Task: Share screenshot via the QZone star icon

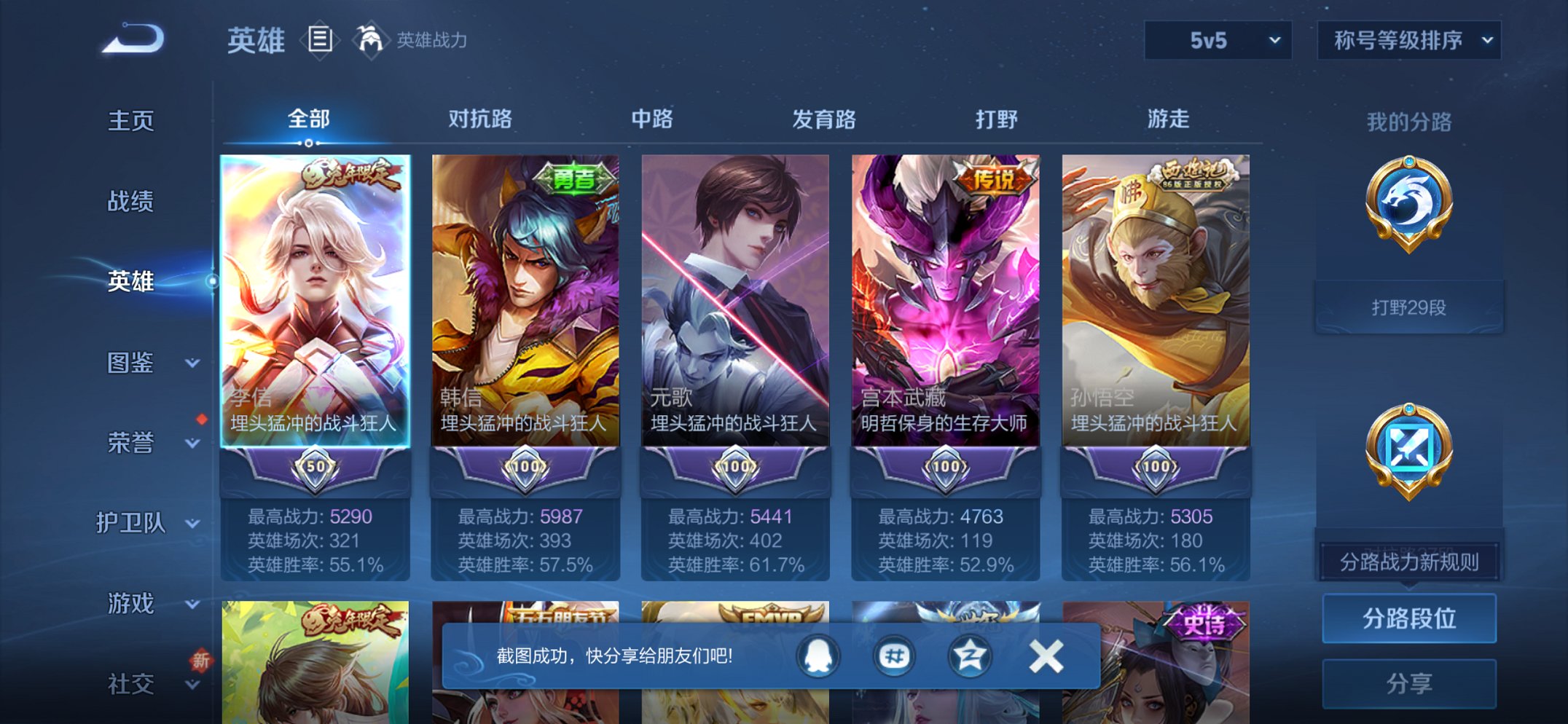Action: click(x=969, y=655)
